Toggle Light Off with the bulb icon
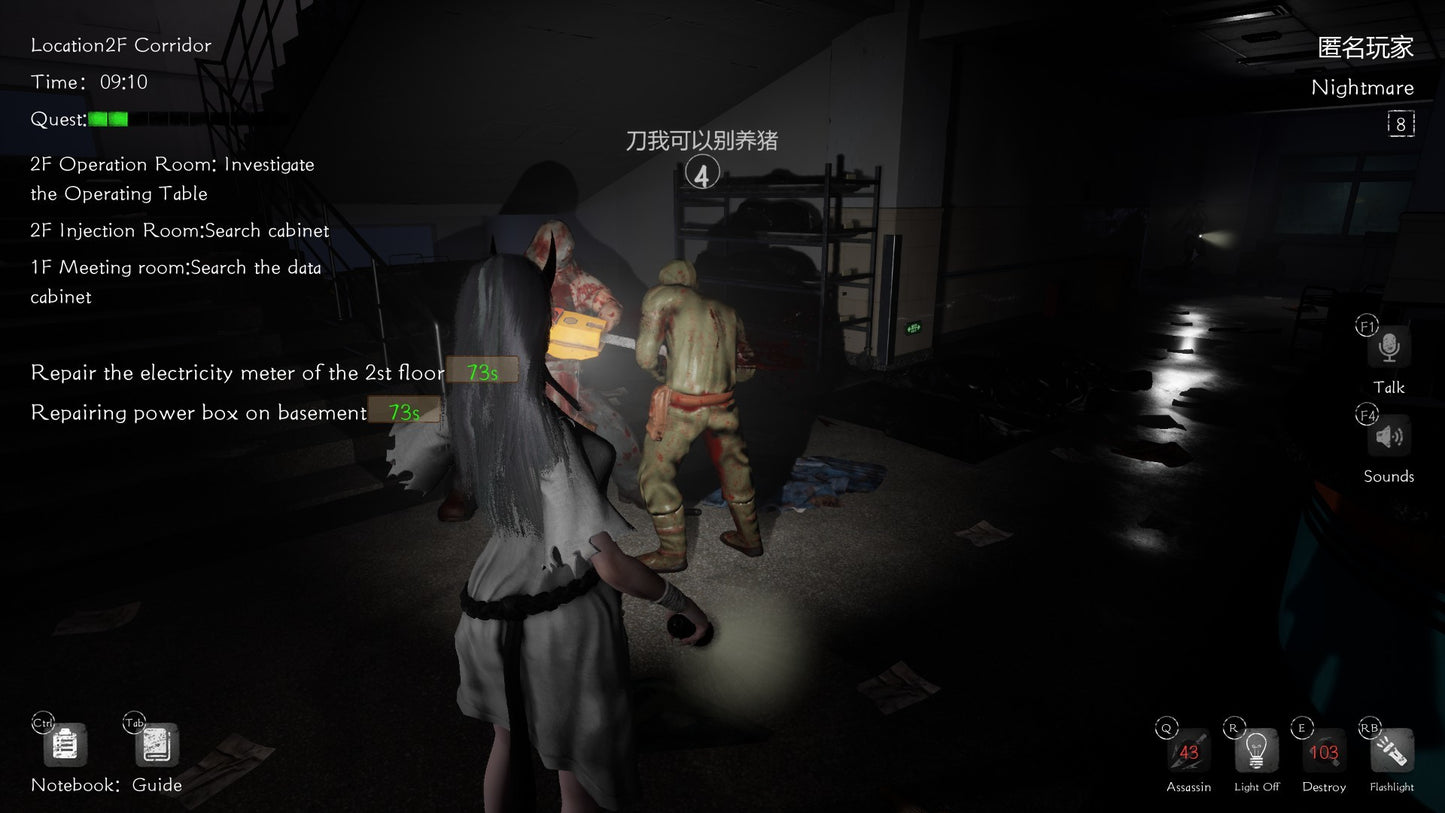1445x813 pixels. coord(1255,750)
